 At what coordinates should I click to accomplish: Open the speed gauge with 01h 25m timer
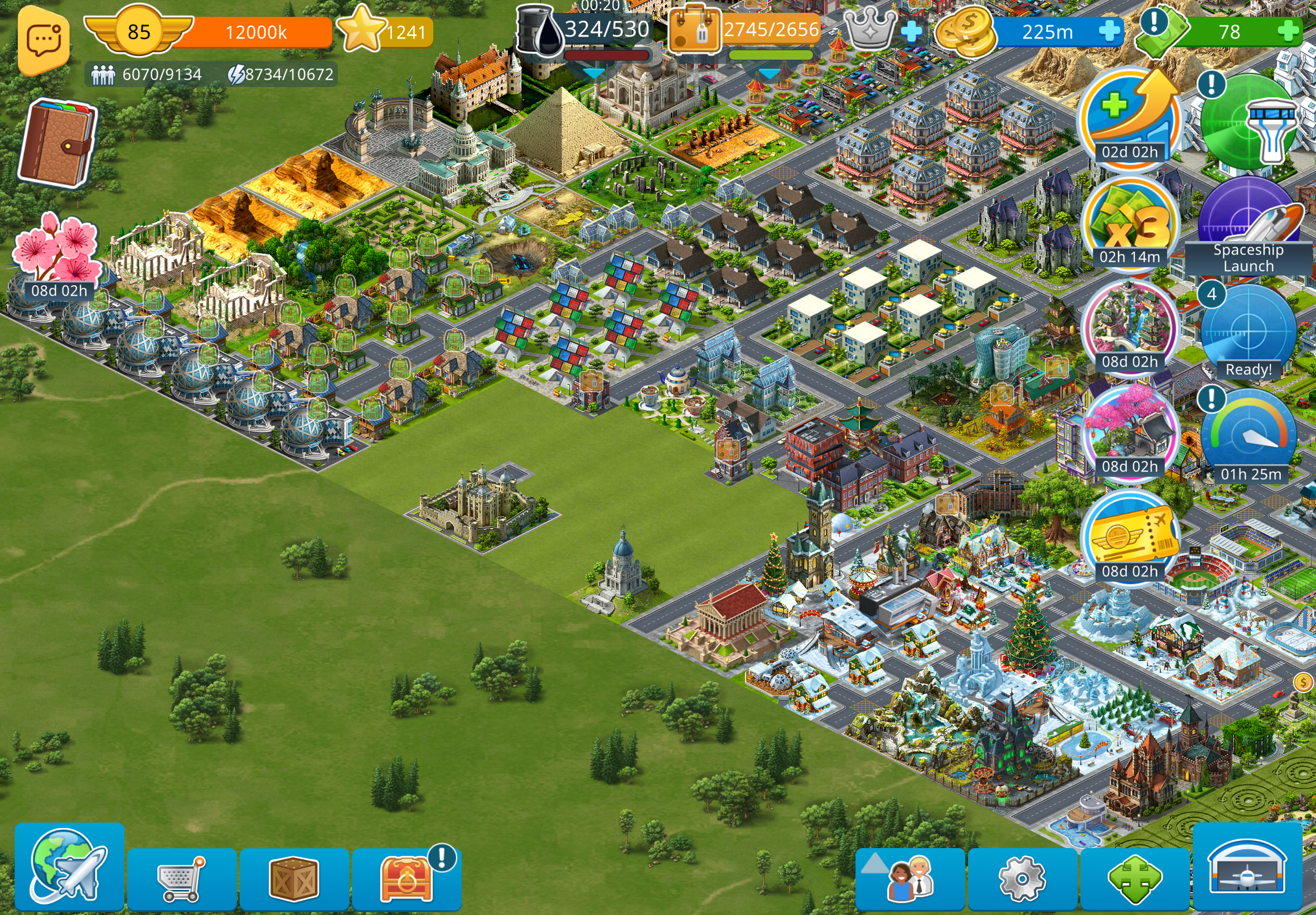[1248, 437]
